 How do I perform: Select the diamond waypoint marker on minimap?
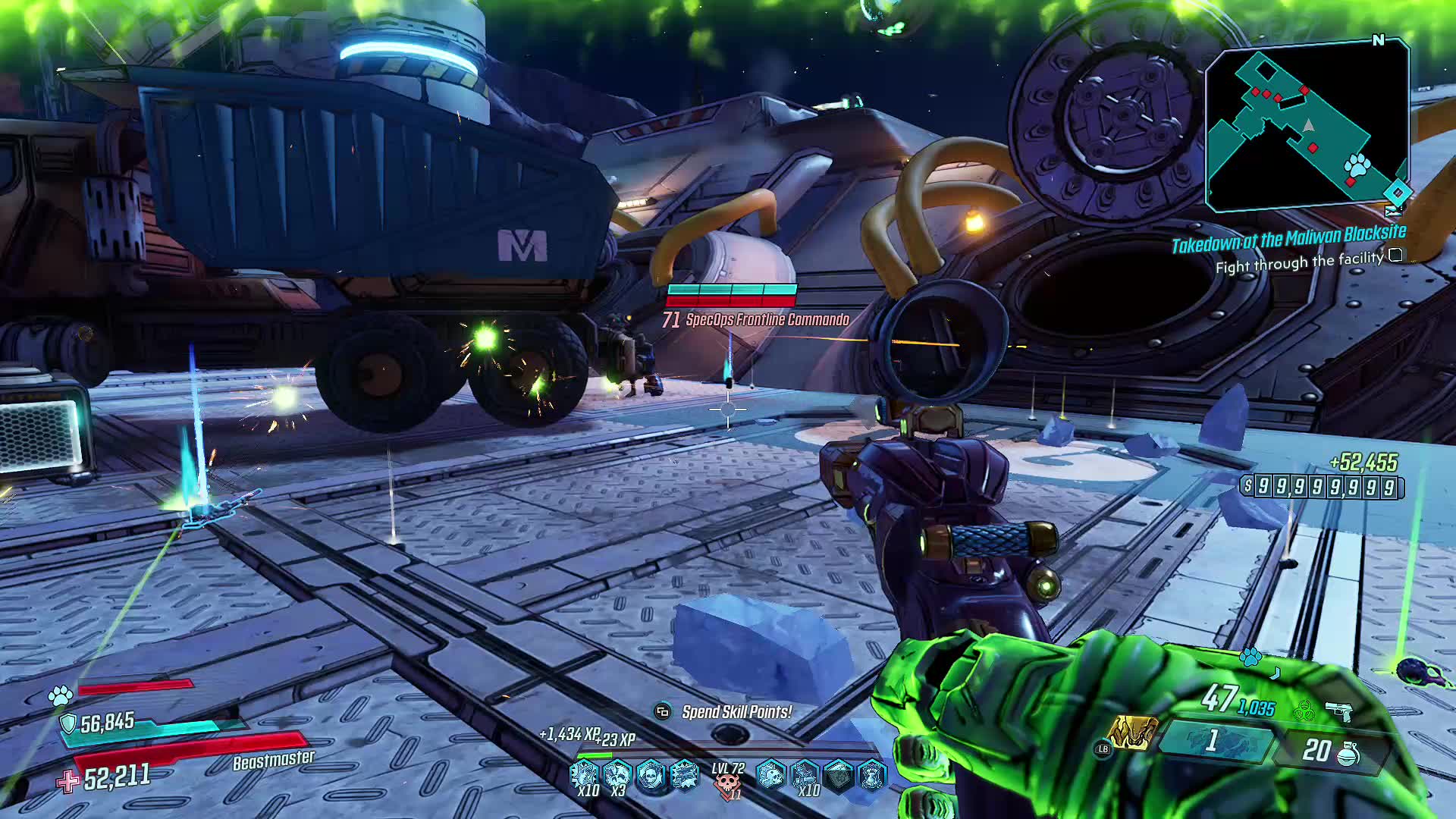[1398, 192]
